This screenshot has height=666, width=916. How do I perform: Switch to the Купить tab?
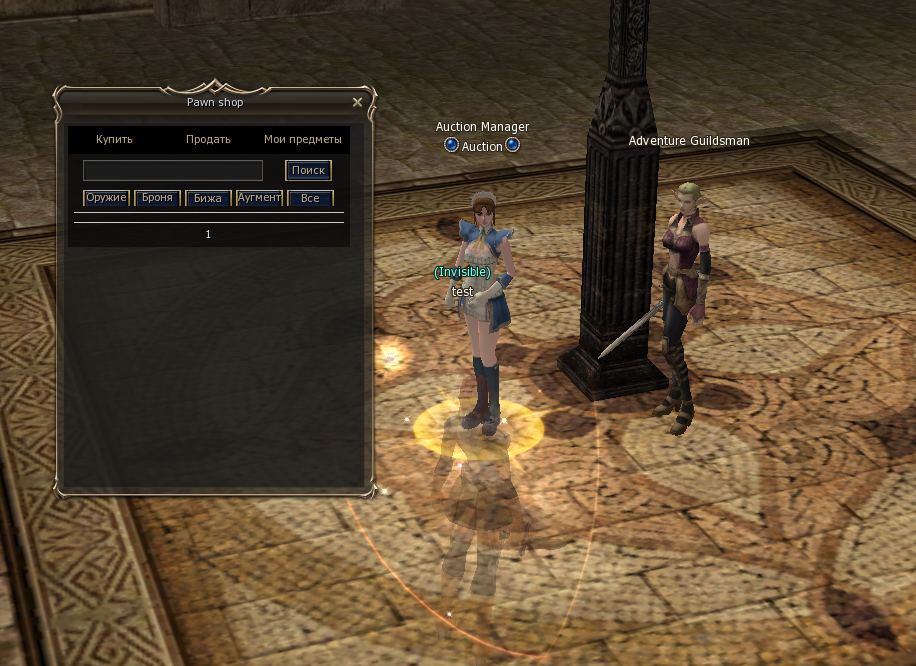(x=114, y=139)
